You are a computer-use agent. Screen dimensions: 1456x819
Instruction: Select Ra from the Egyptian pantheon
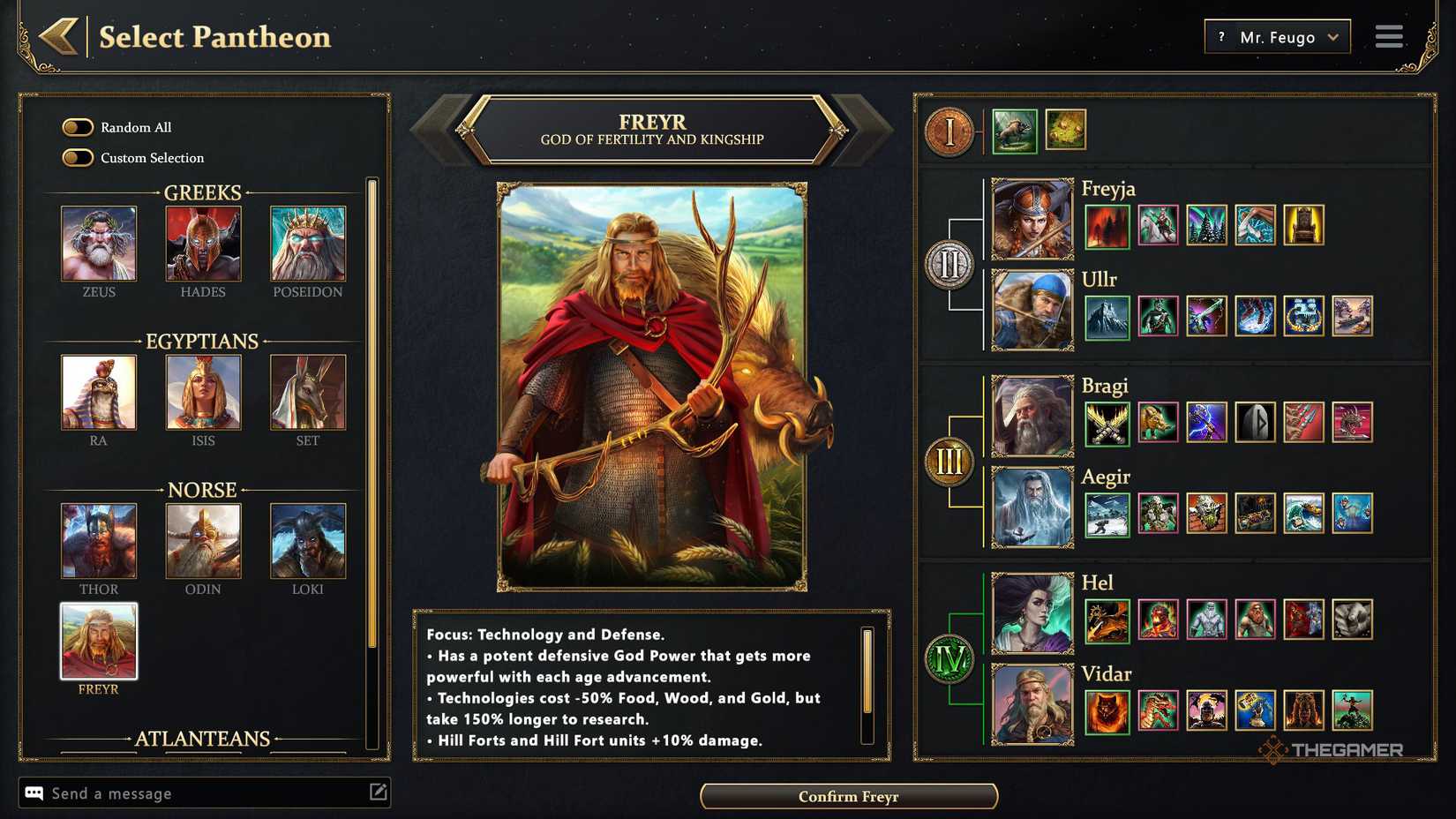pos(98,393)
